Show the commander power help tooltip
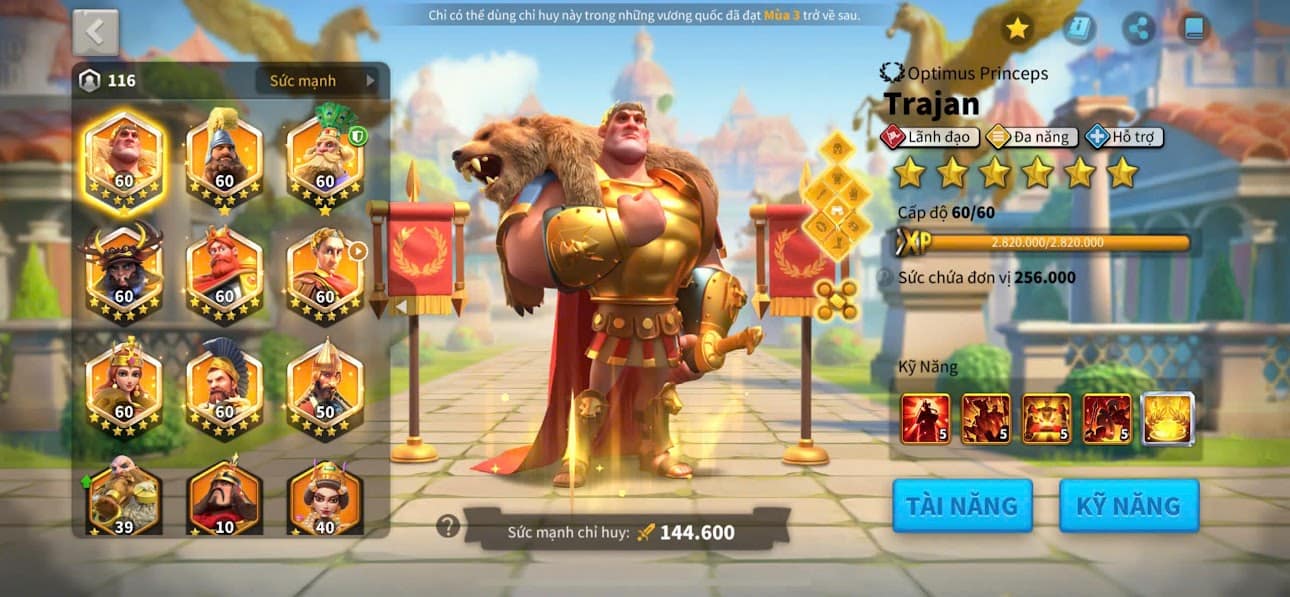This screenshot has height=597, width=1290. click(448, 526)
